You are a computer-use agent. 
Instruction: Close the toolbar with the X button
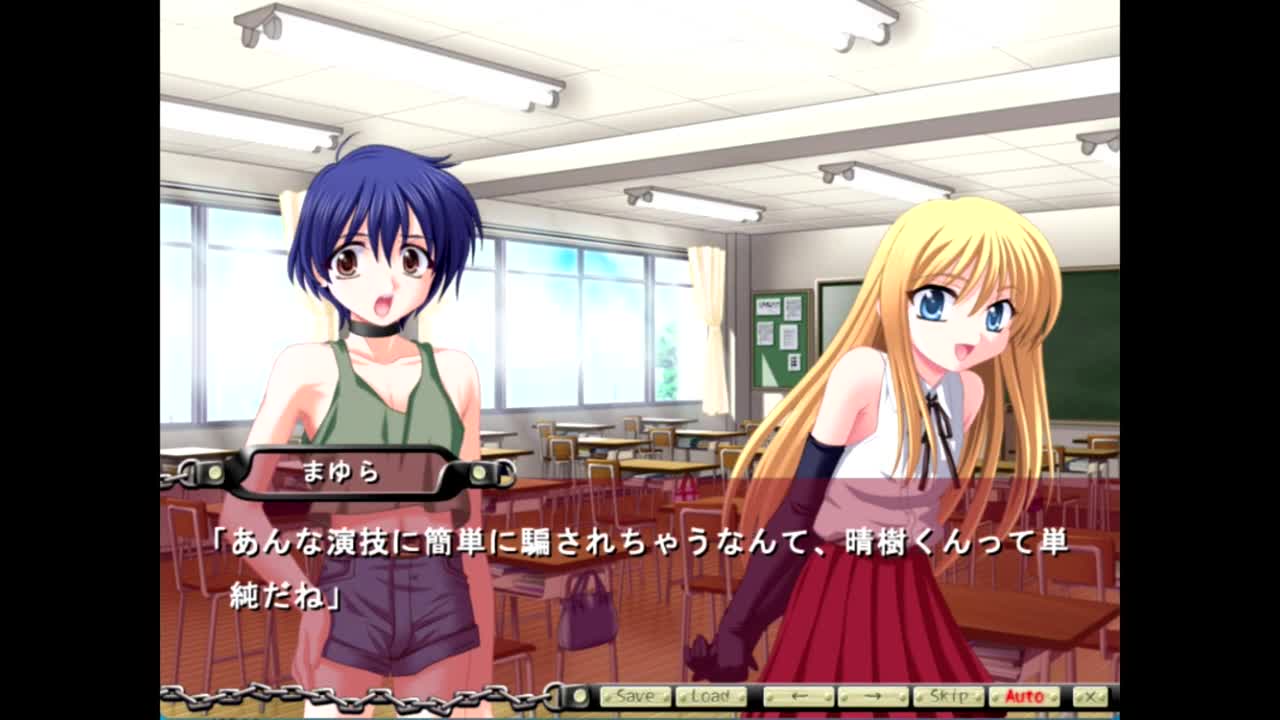pyautogui.click(x=1090, y=696)
